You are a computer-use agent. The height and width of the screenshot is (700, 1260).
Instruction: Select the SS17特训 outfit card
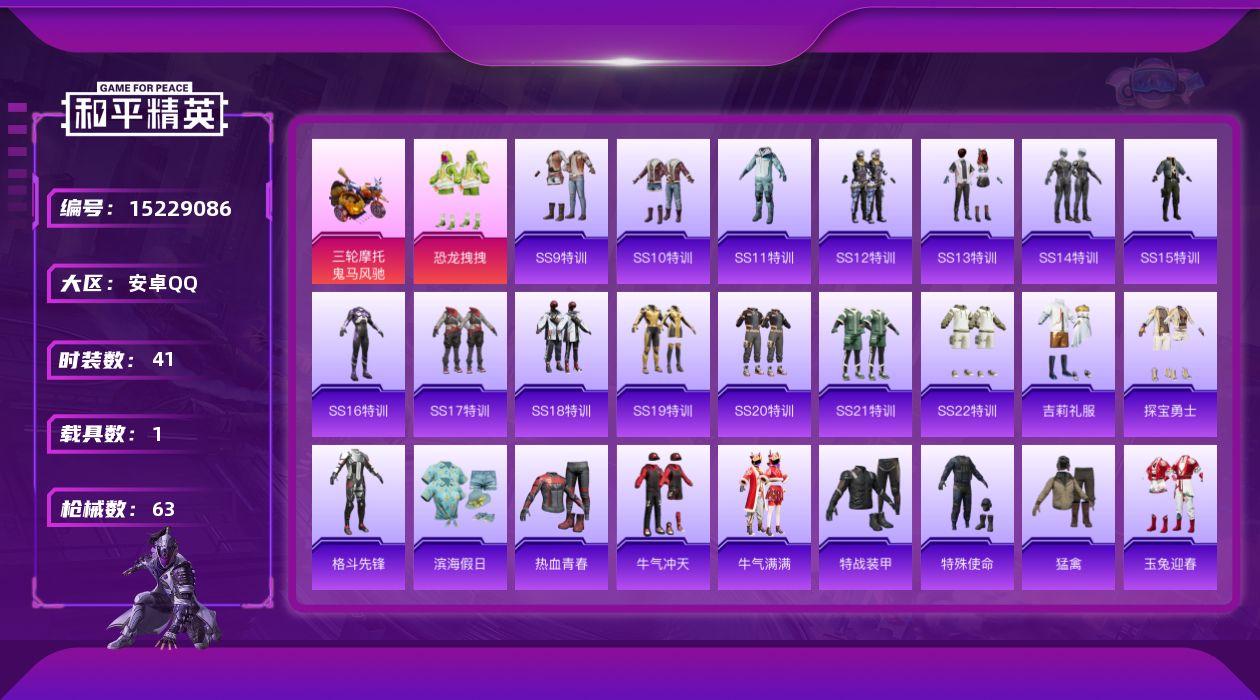click(x=460, y=364)
